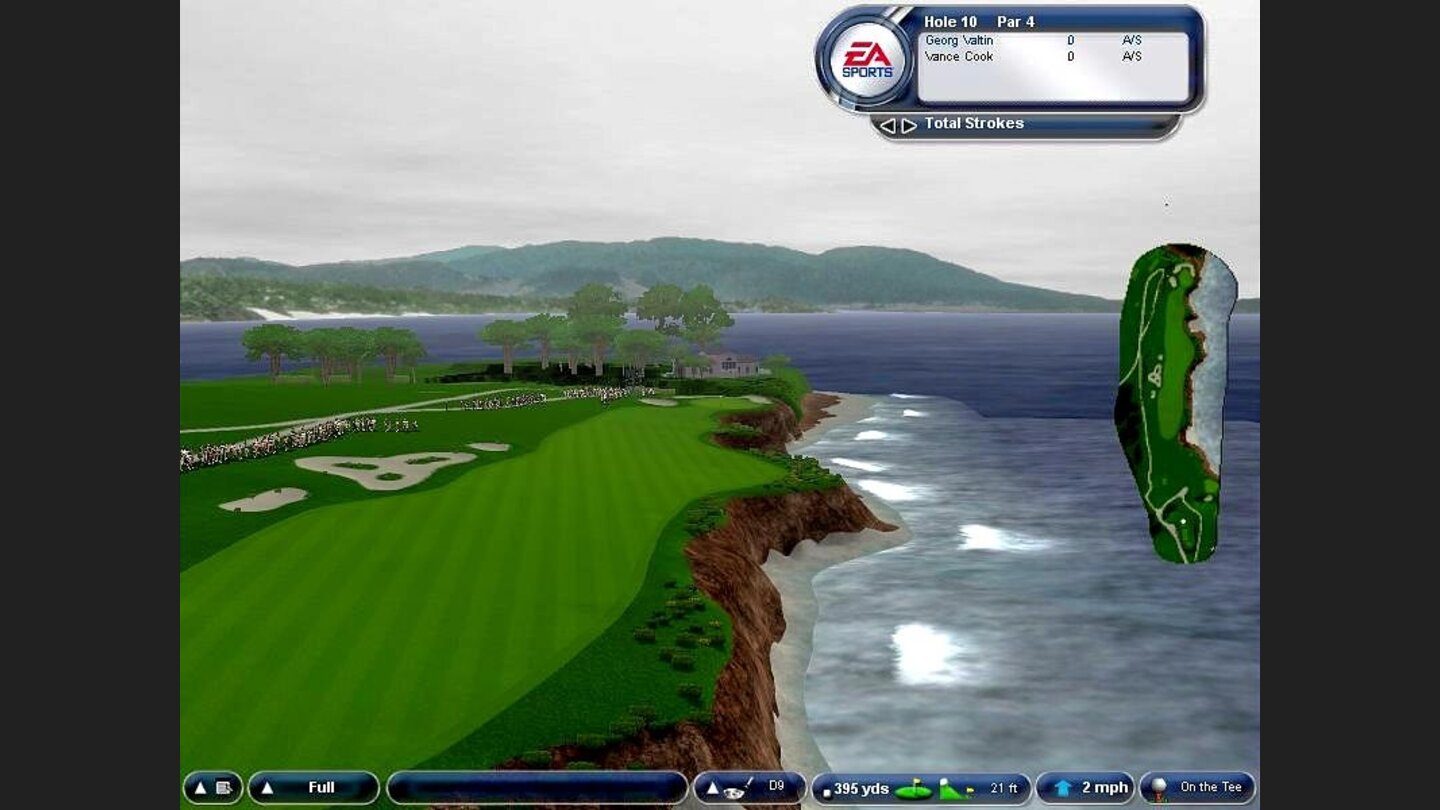Image resolution: width=1440 pixels, height=810 pixels.
Task: Open the D9 club selector
Action: tap(749, 788)
